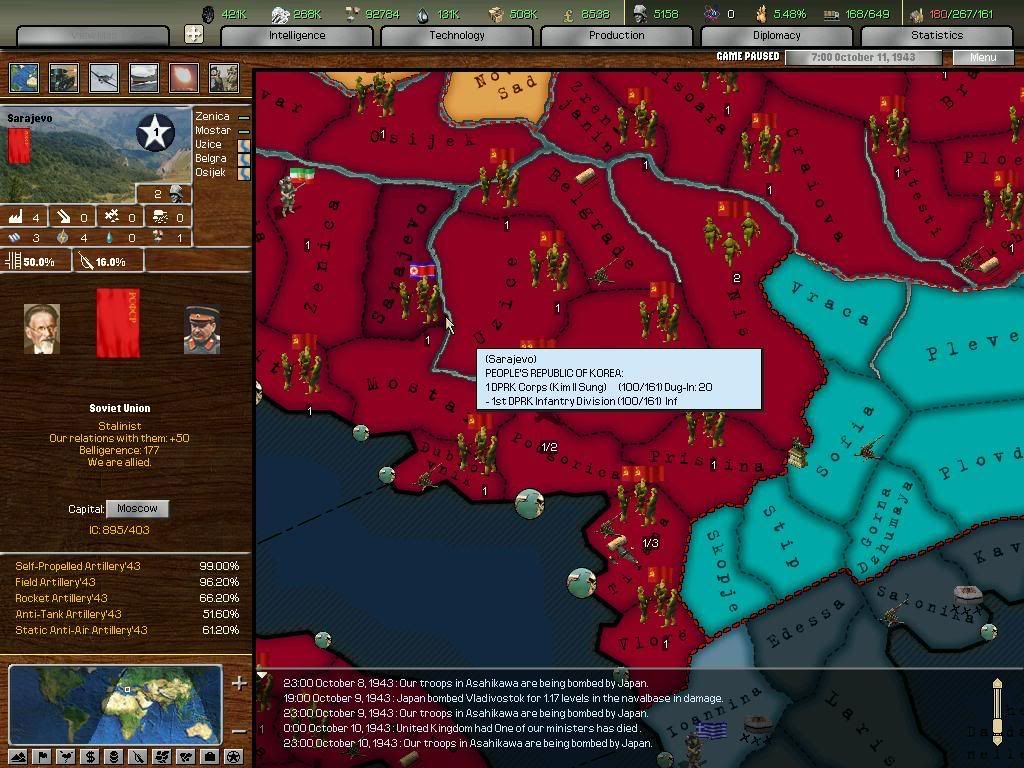Zoom in with the minimap plus button
This screenshot has width=1024, height=768.
point(239,684)
